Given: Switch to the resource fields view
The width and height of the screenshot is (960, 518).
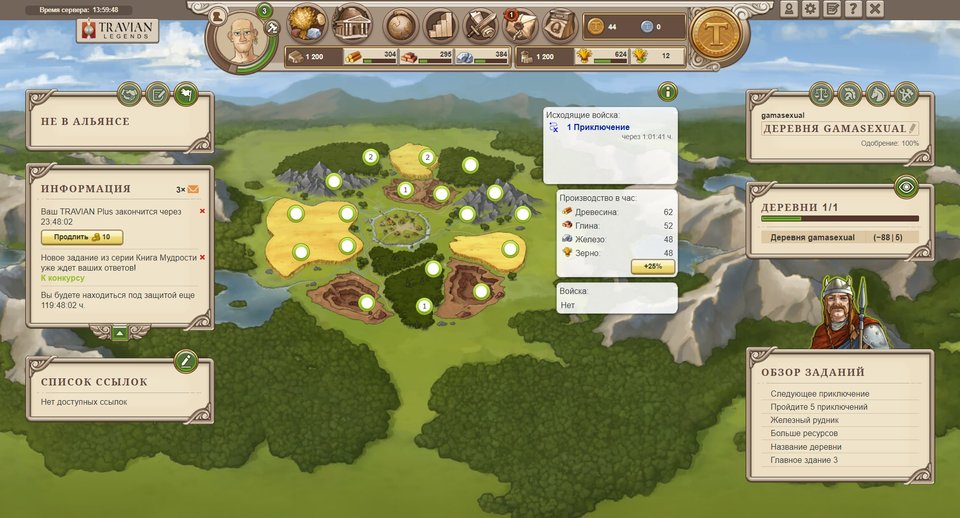Looking at the screenshot, I should tap(308, 24).
